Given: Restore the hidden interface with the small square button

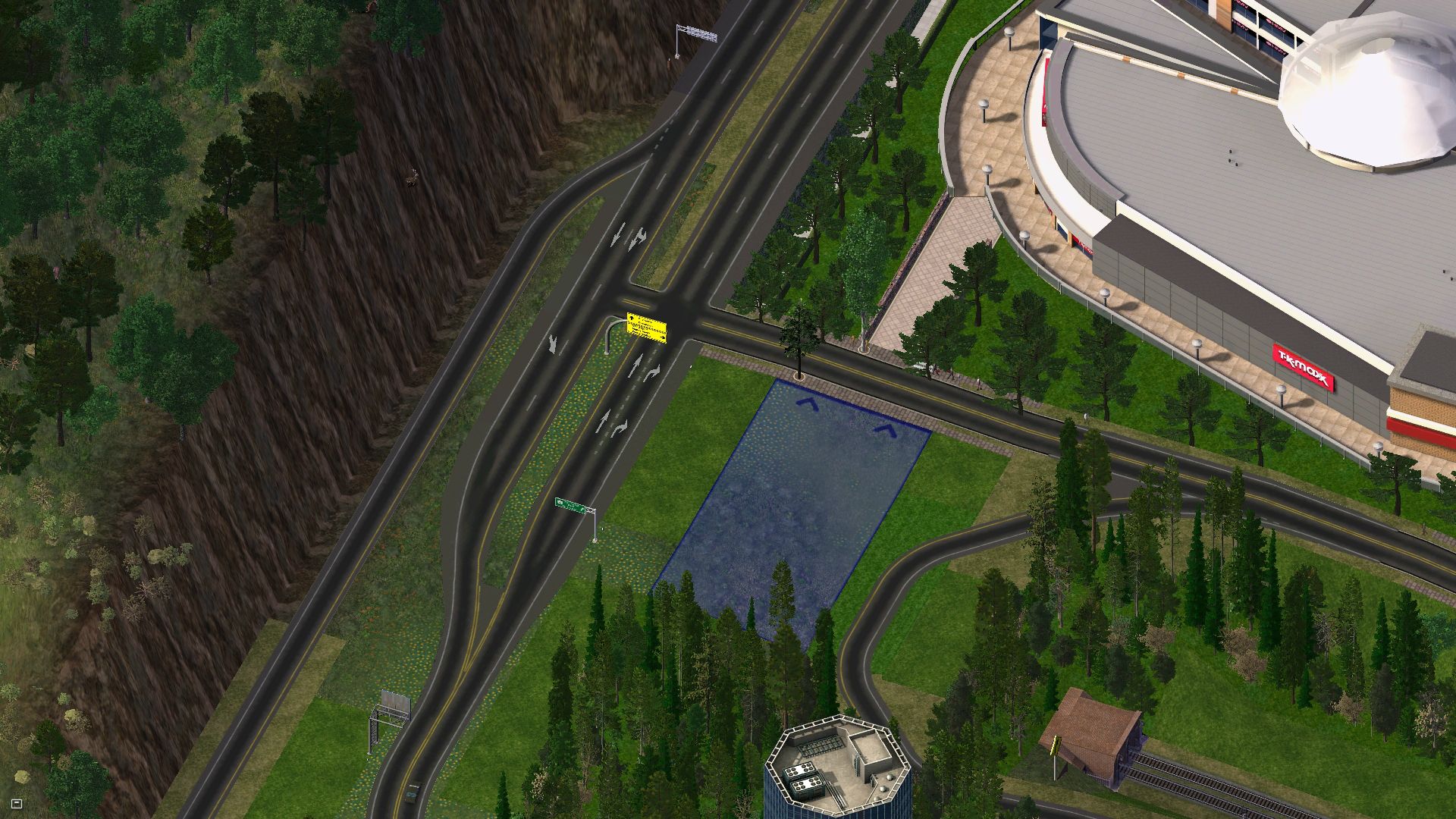Looking at the screenshot, I should point(17,803).
